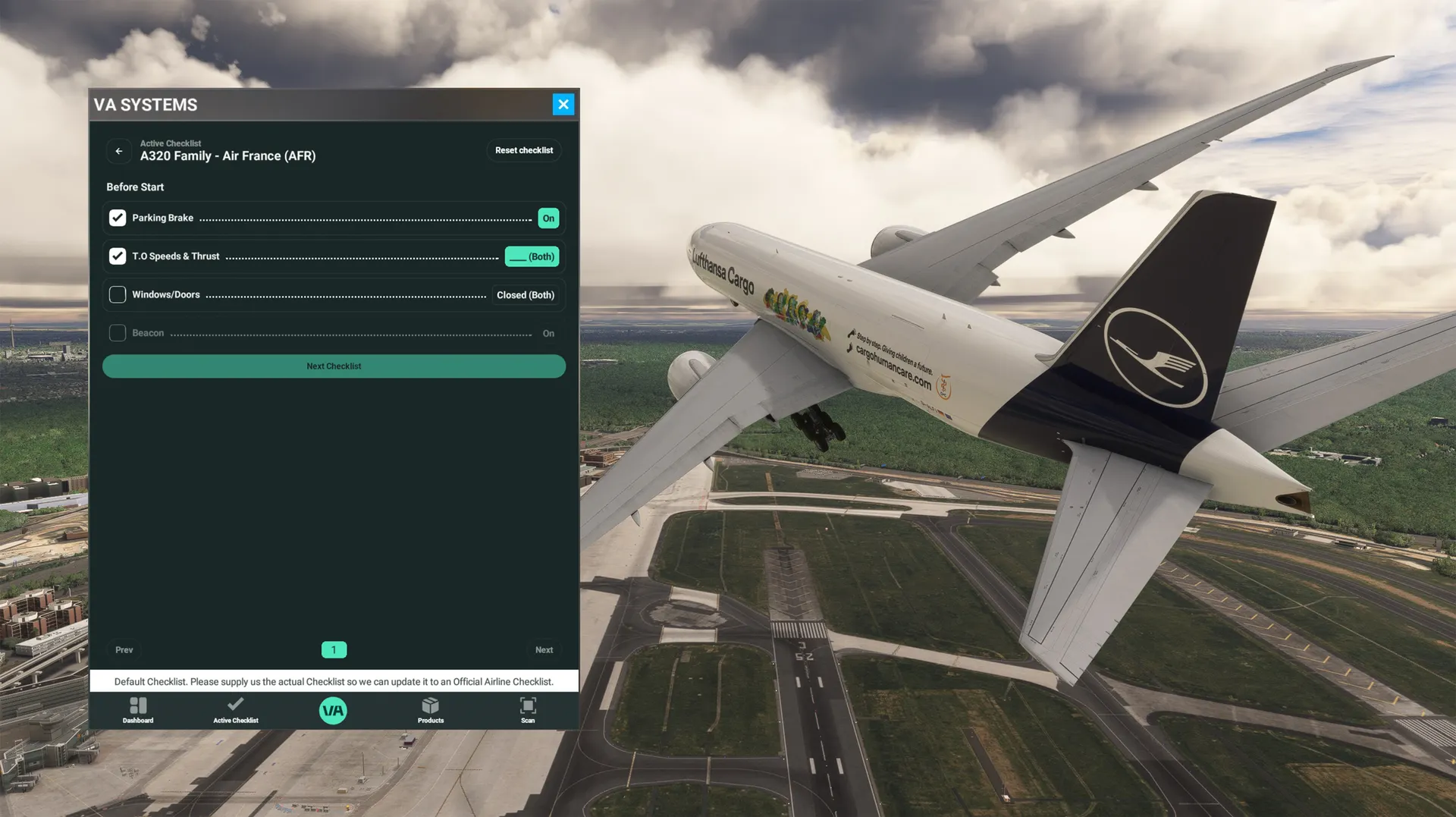This screenshot has height=817, width=1456.
Task: Close the VA Systems panel
Action: point(563,105)
